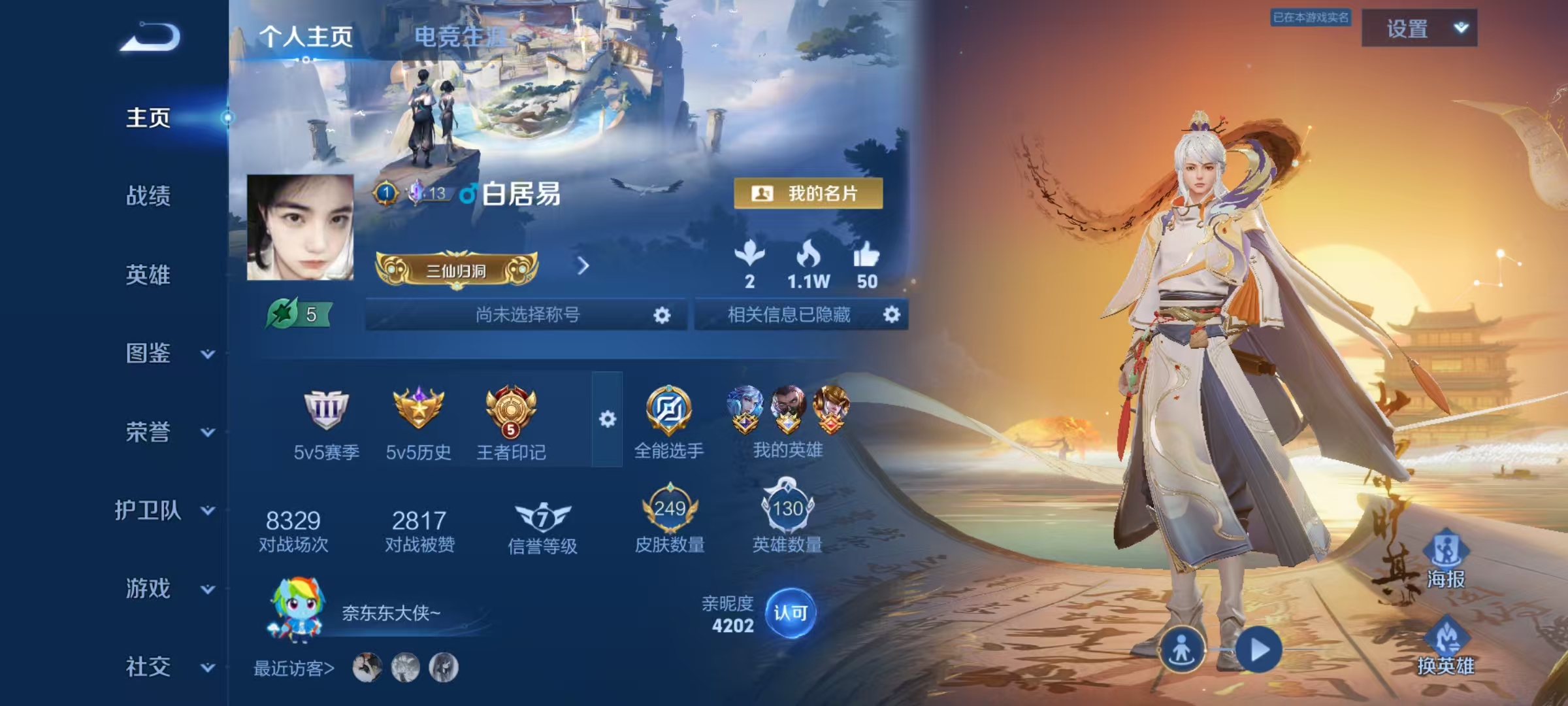Open the 最近访客 visitor list

294,668
